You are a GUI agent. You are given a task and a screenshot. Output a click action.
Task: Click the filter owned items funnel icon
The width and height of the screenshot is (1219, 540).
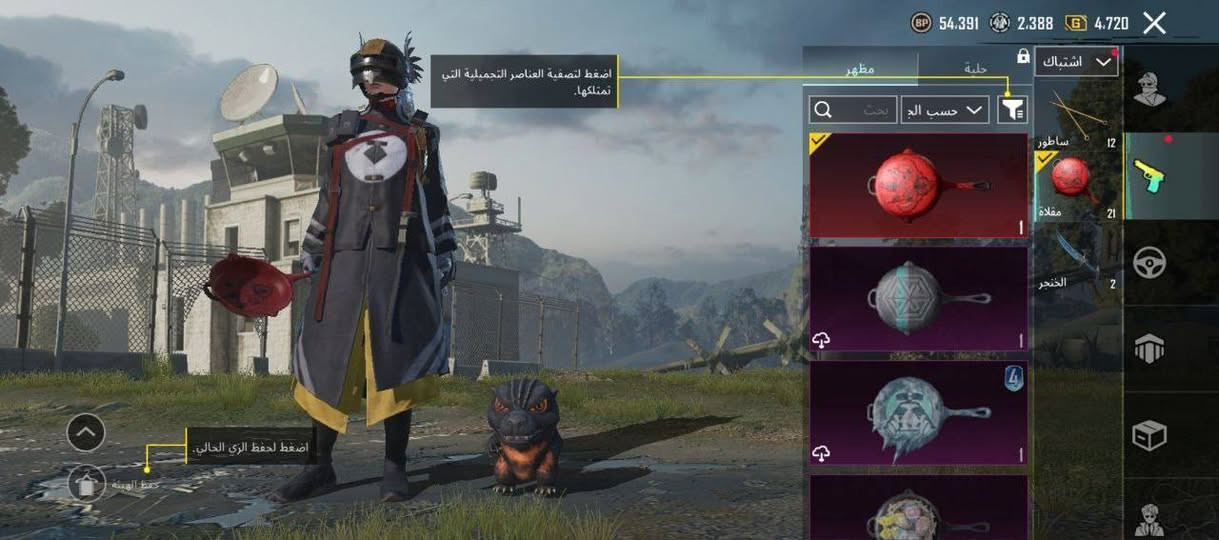pos(1012,109)
